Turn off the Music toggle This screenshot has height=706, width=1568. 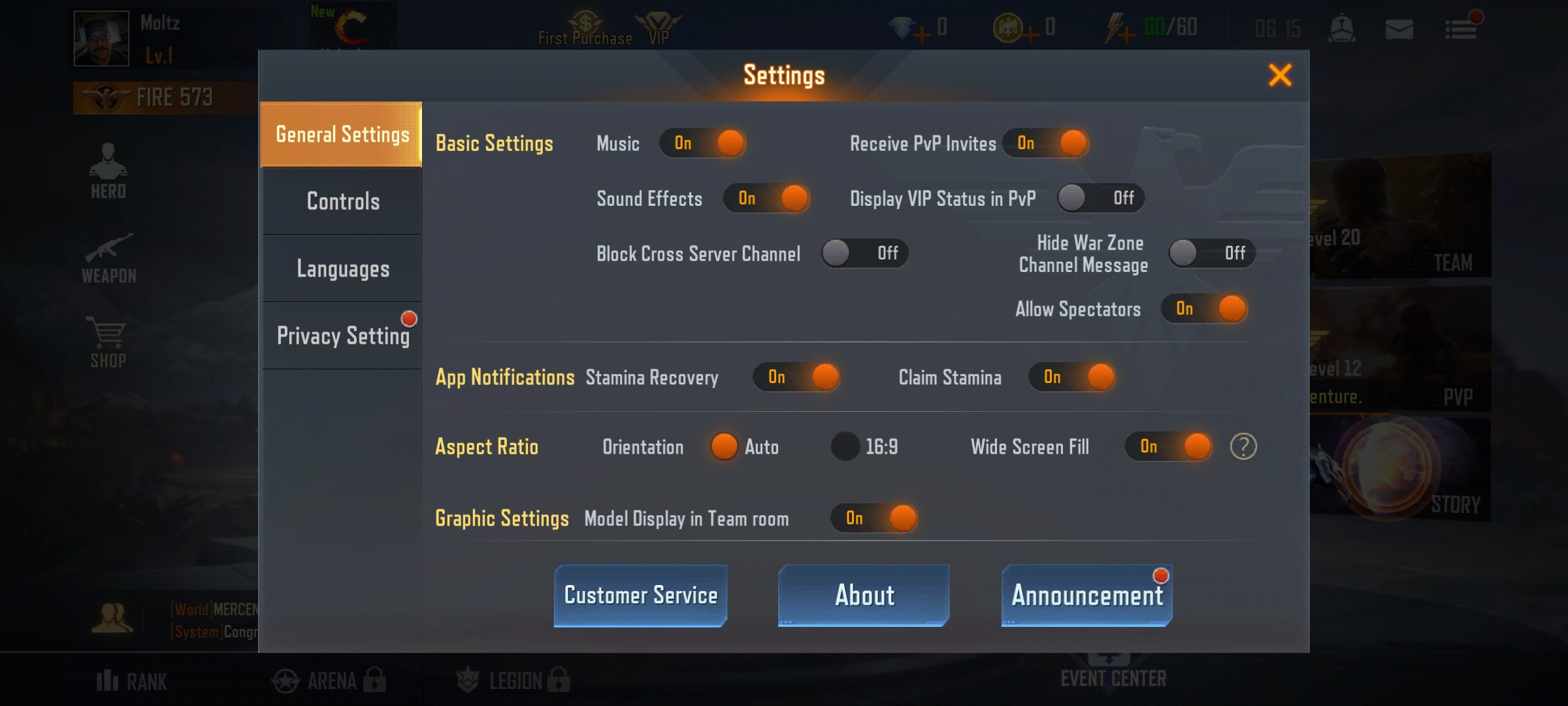pyautogui.click(x=704, y=143)
